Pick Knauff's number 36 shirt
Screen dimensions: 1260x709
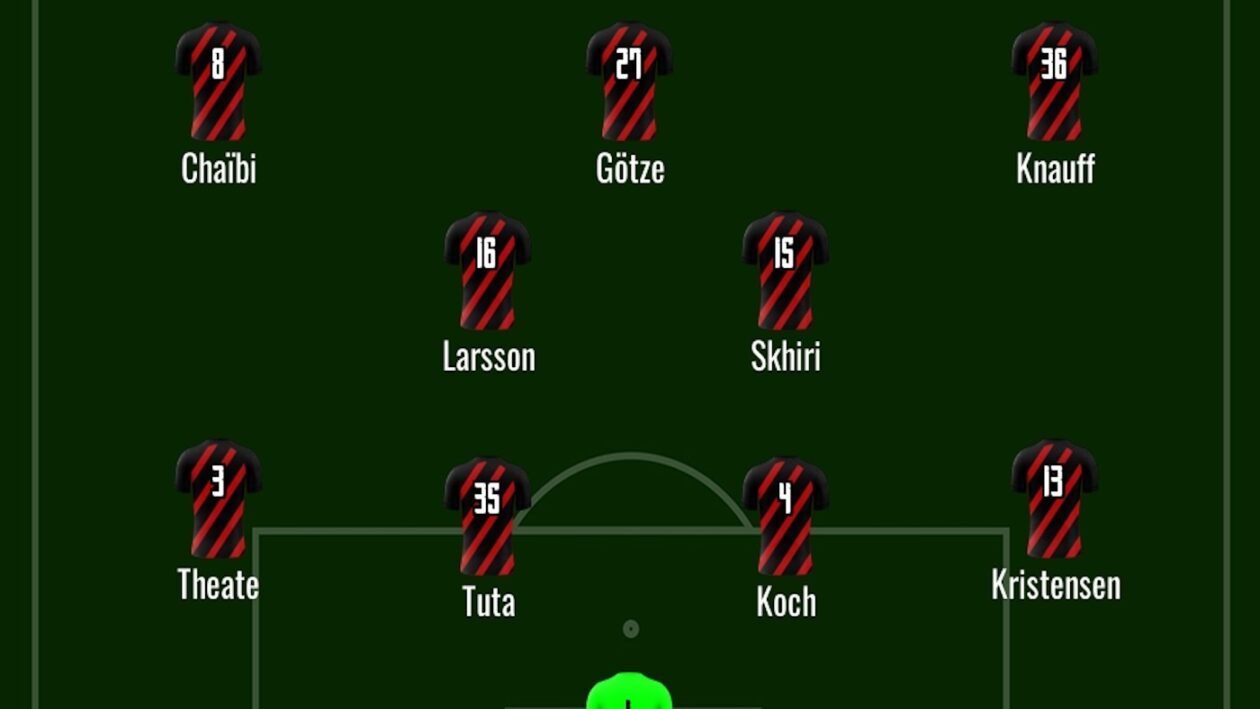(1055, 81)
